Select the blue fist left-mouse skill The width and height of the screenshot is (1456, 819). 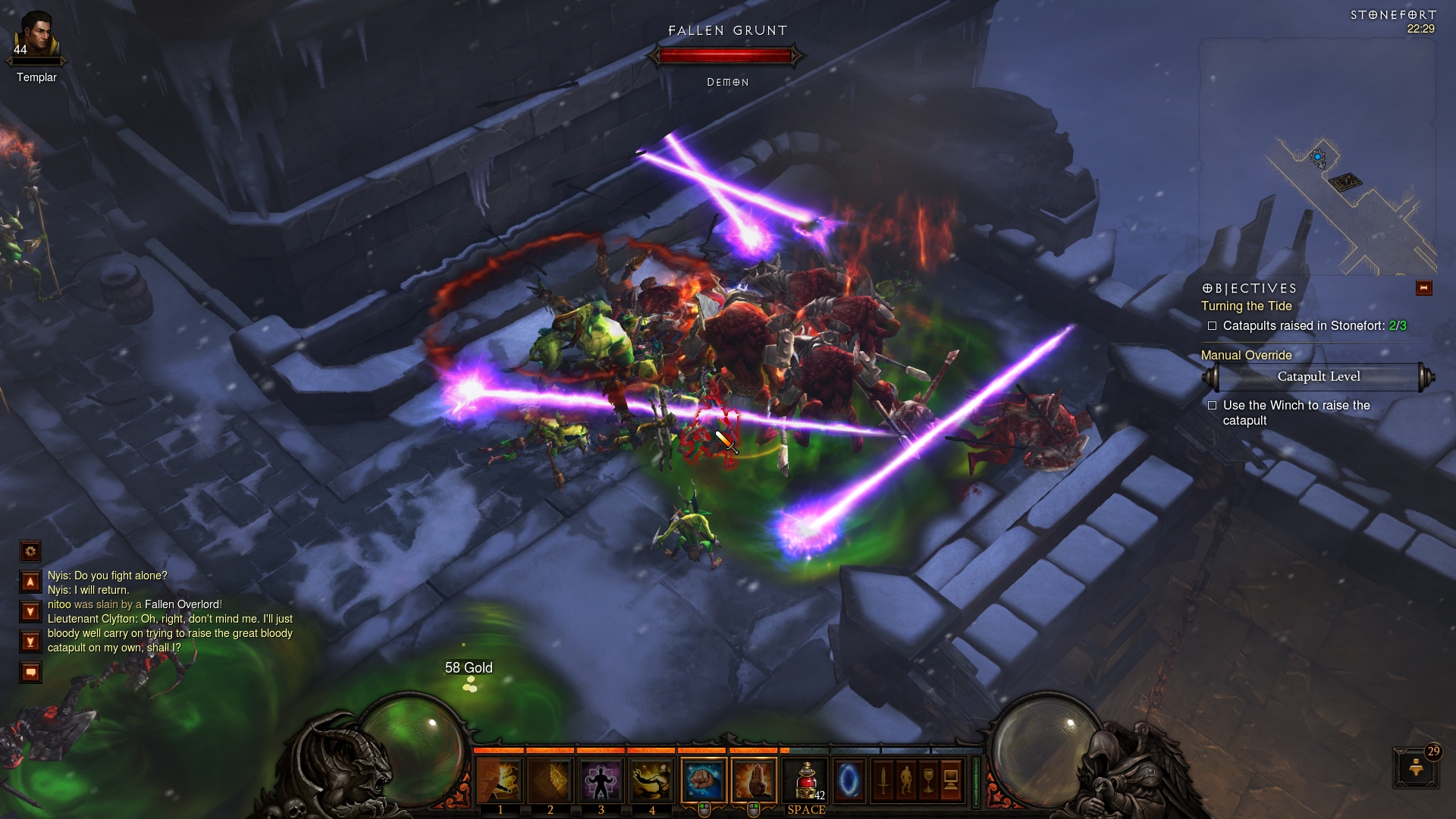(704, 780)
